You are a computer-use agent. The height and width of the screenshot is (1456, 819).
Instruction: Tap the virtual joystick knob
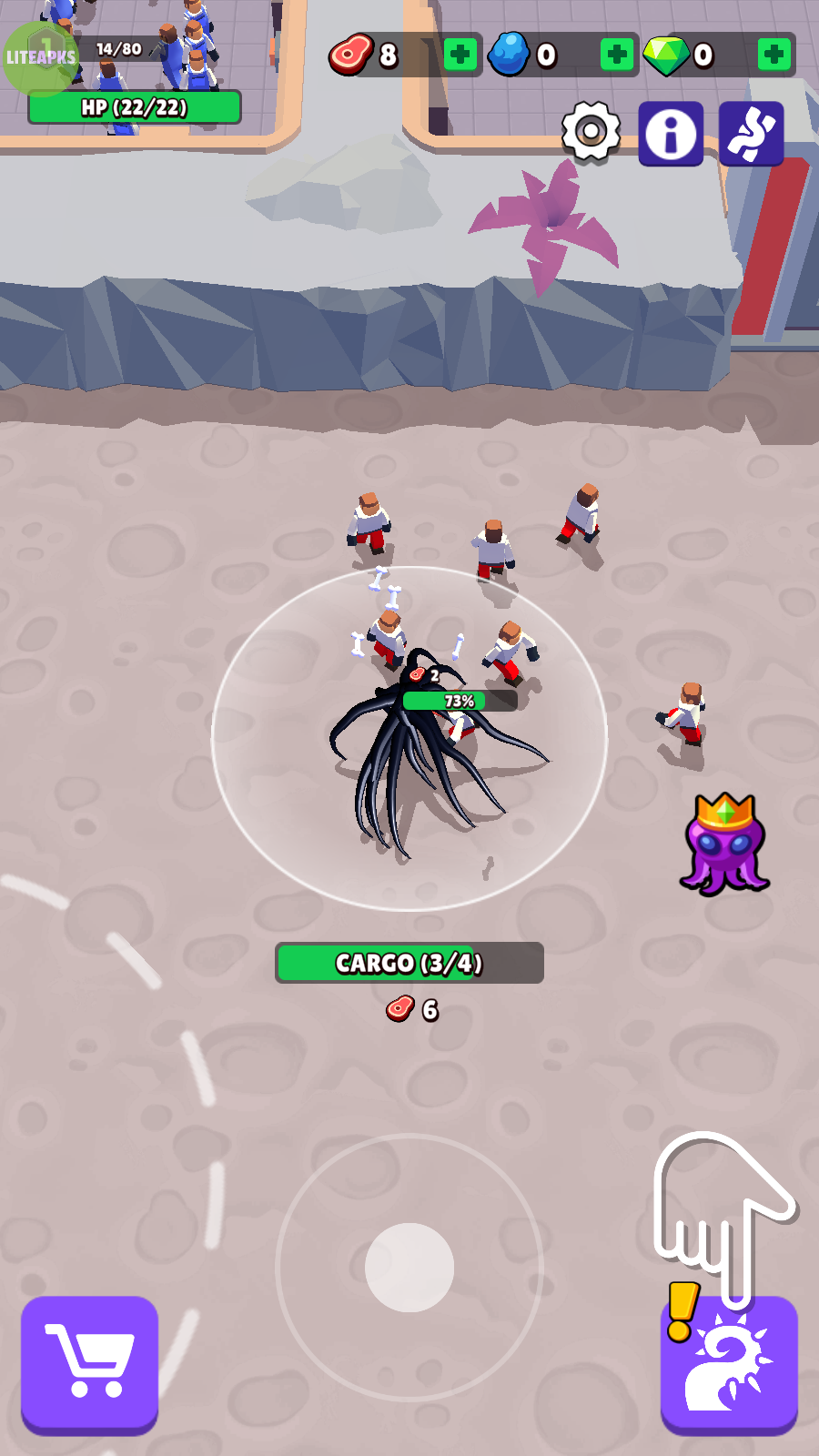[409, 1267]
